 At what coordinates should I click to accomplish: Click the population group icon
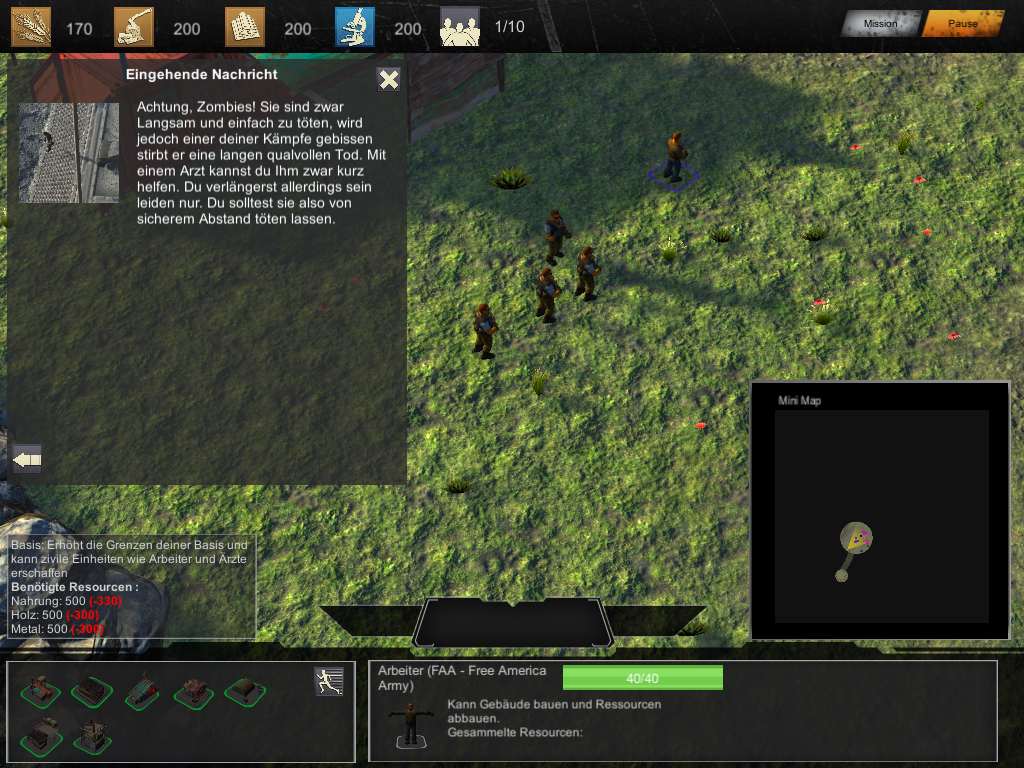[x=460, y=27]
